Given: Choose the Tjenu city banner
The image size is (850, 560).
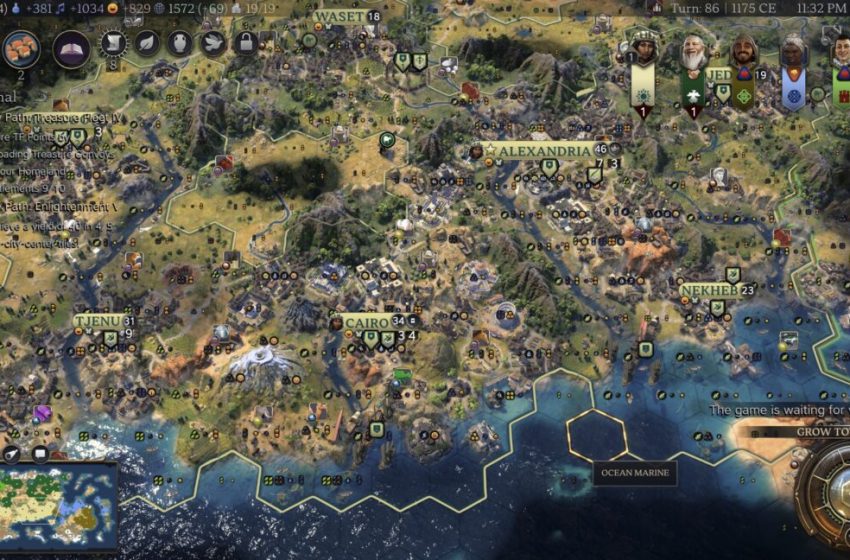Looking at the screenshot, I should click(98, 321).
